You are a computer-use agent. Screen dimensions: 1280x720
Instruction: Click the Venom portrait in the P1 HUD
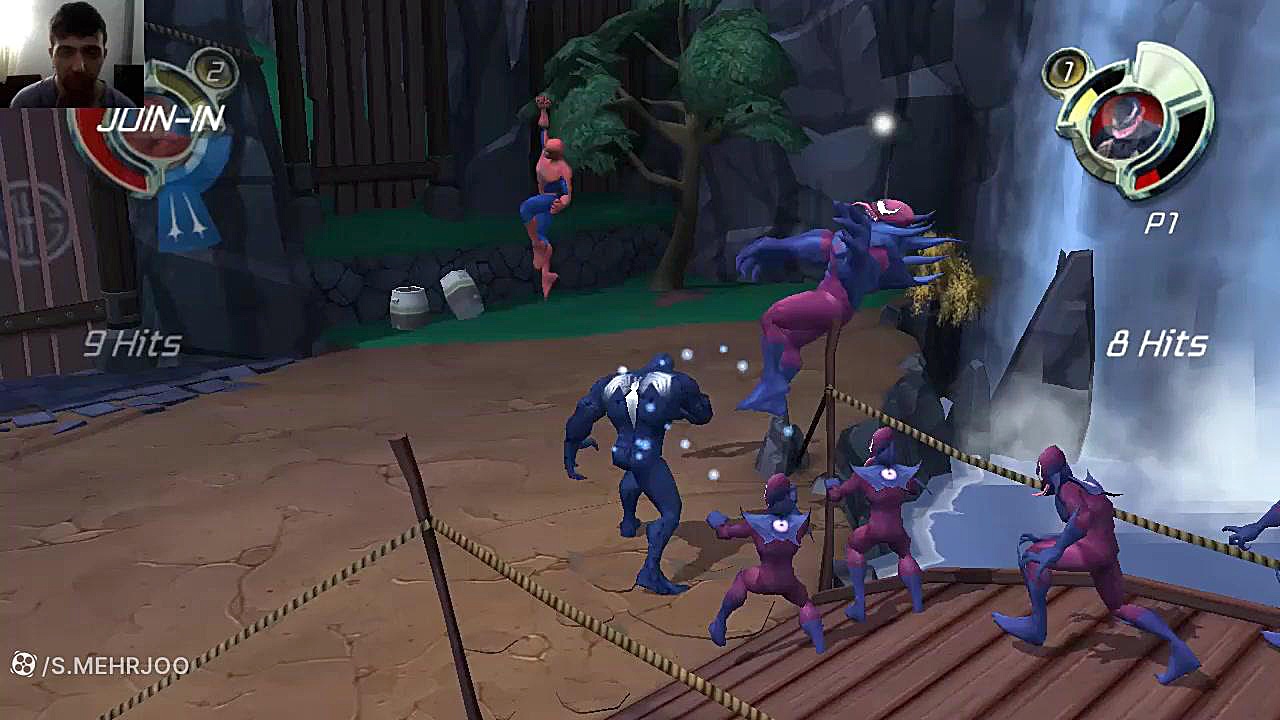pyautogui.click(x=1125, y=125)
